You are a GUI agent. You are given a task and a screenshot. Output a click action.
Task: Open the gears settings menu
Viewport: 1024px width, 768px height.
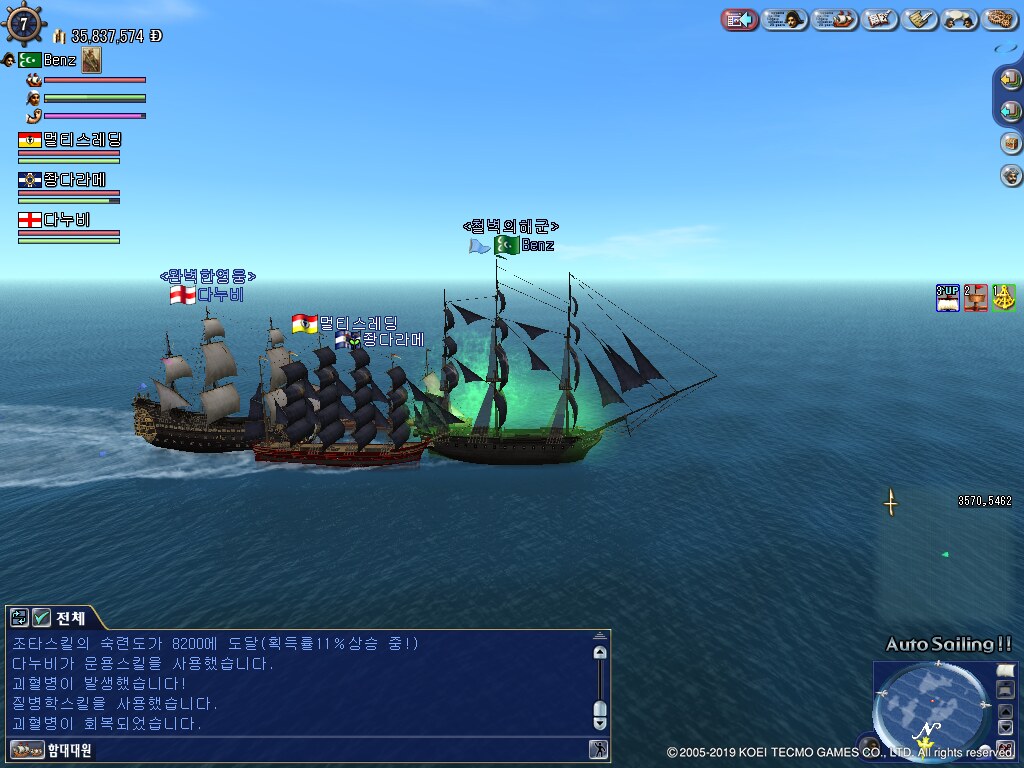[999, 19]
